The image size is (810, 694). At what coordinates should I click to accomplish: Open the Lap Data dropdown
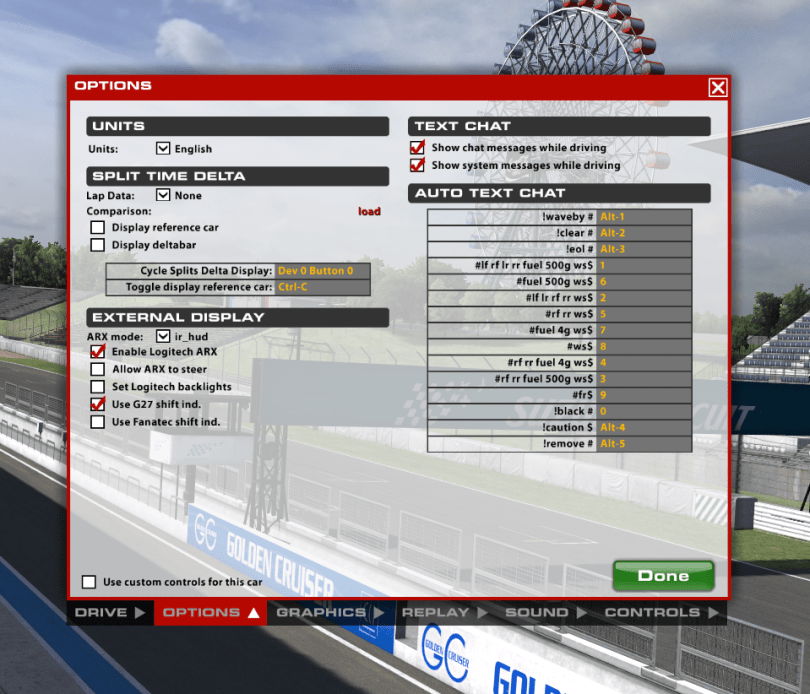(164, 196)
